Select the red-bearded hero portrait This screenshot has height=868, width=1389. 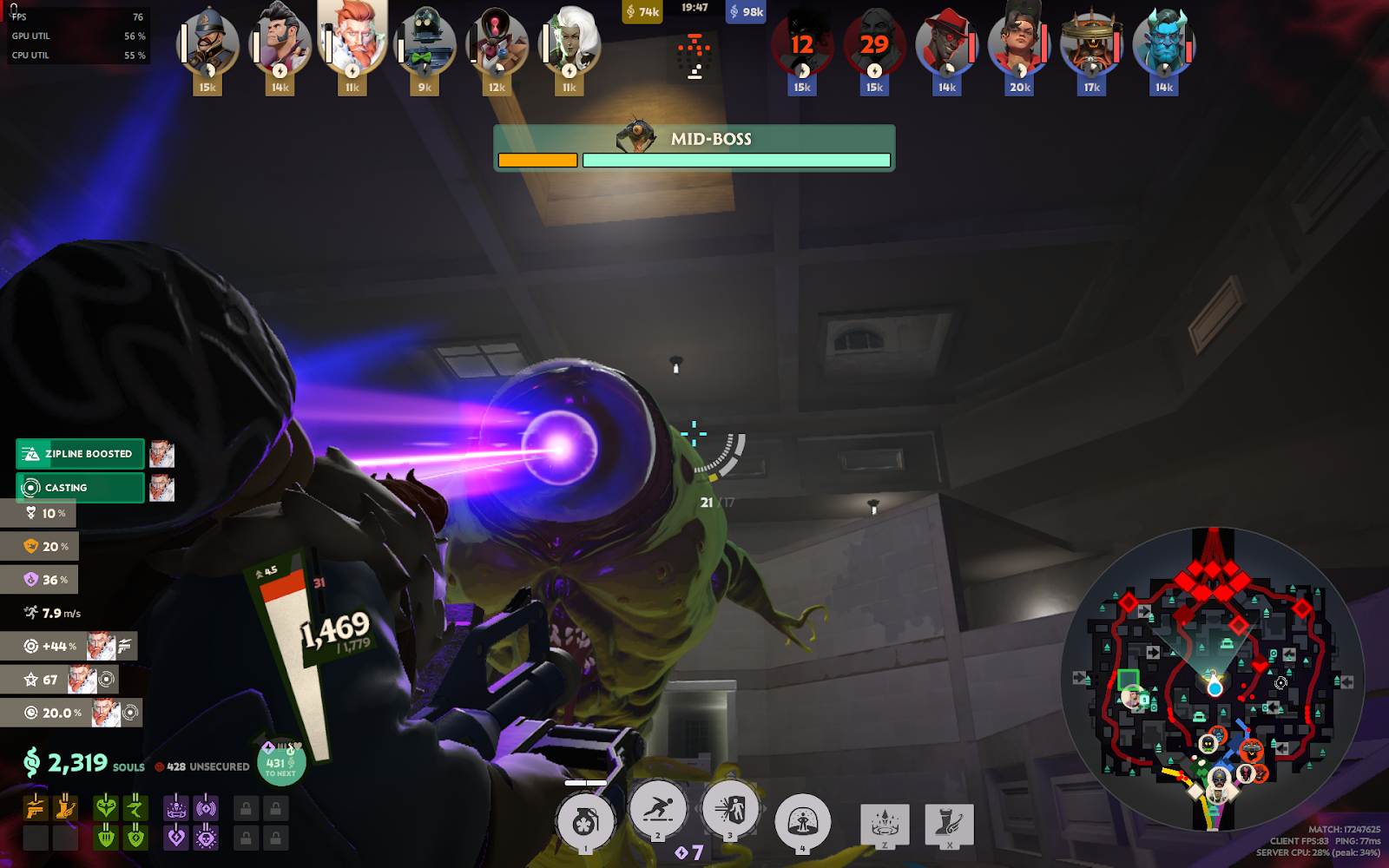coord(352,39)
